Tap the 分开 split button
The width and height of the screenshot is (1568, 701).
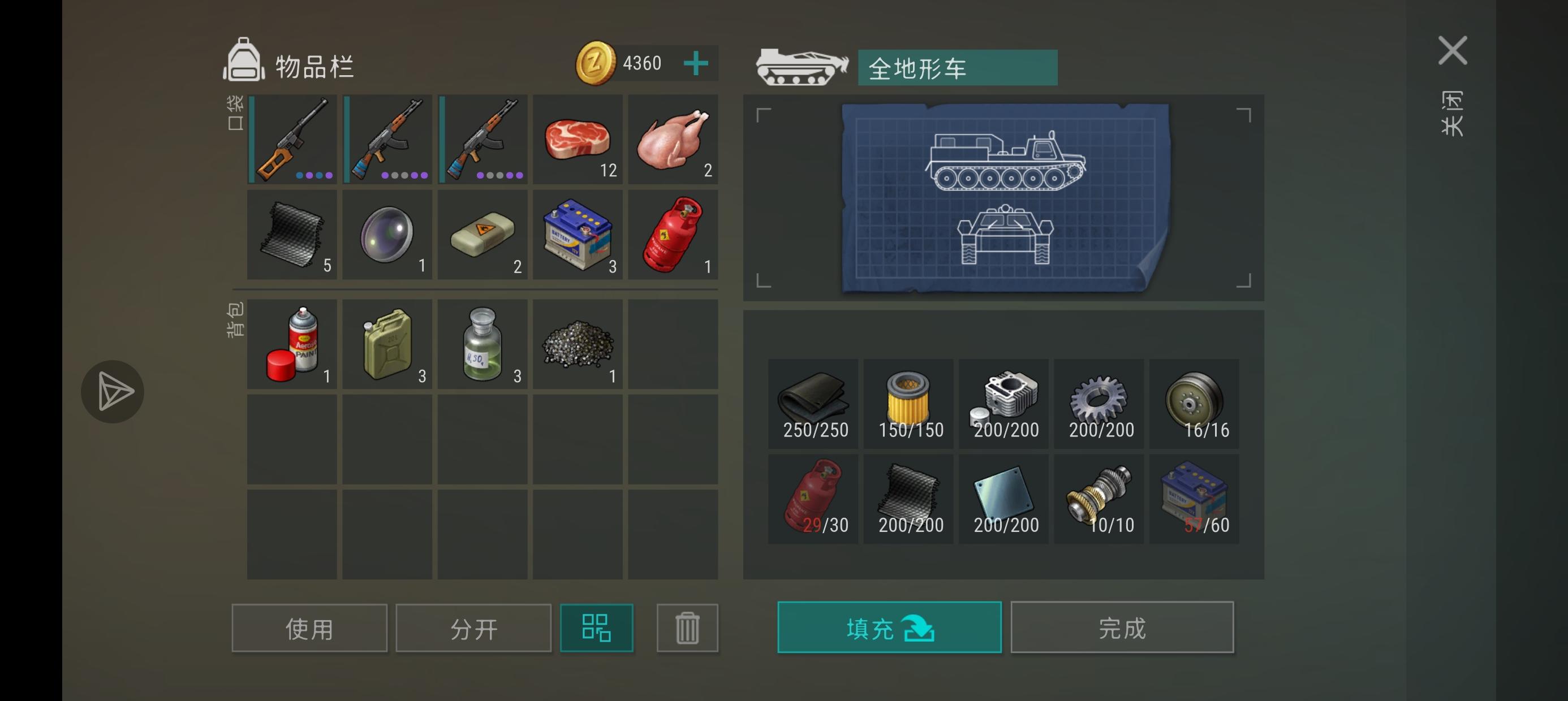[x=473, y=628]
